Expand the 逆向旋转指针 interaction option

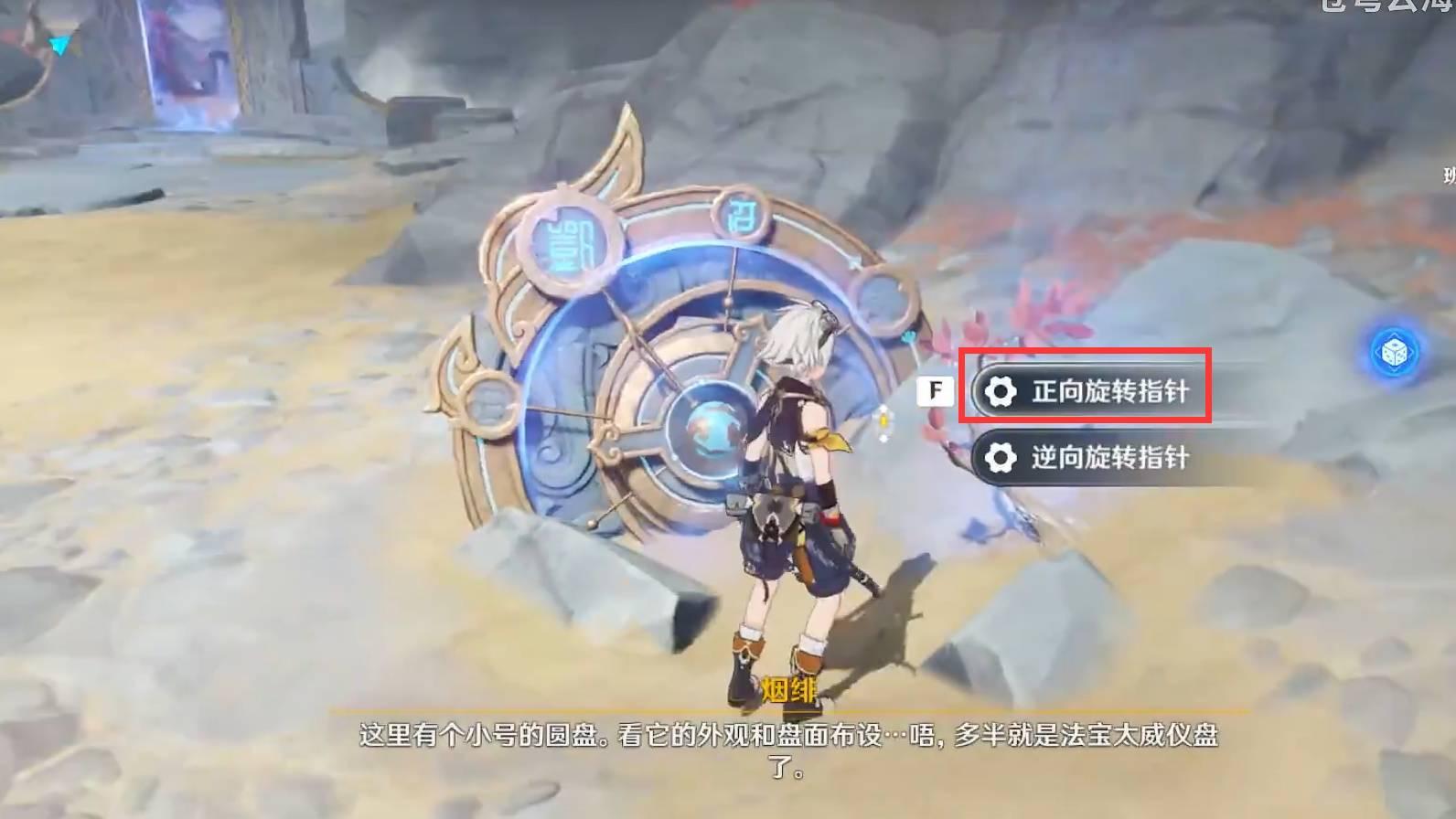(1088, 459)
